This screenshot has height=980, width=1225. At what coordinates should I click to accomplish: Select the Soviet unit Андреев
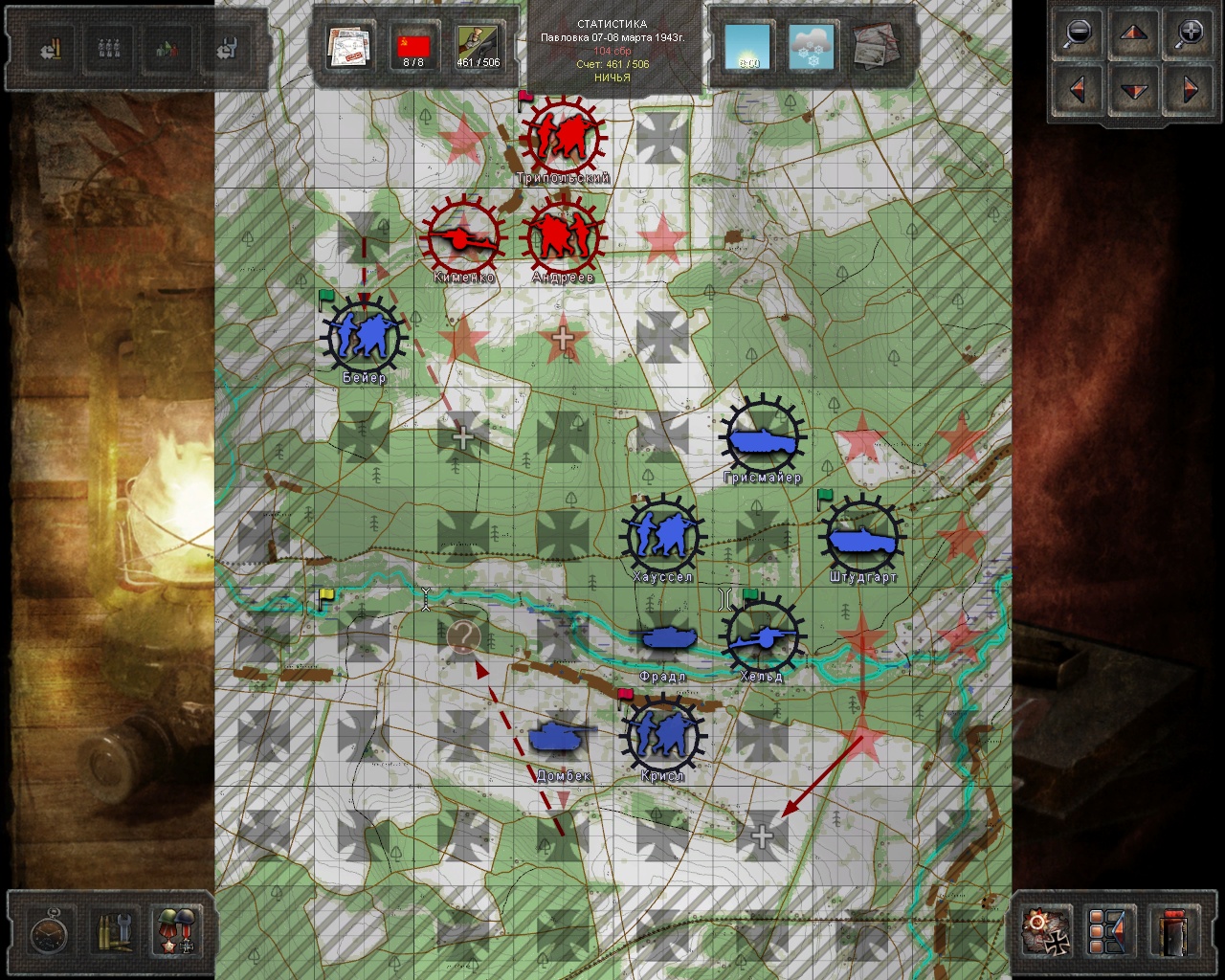coord(563,236)
